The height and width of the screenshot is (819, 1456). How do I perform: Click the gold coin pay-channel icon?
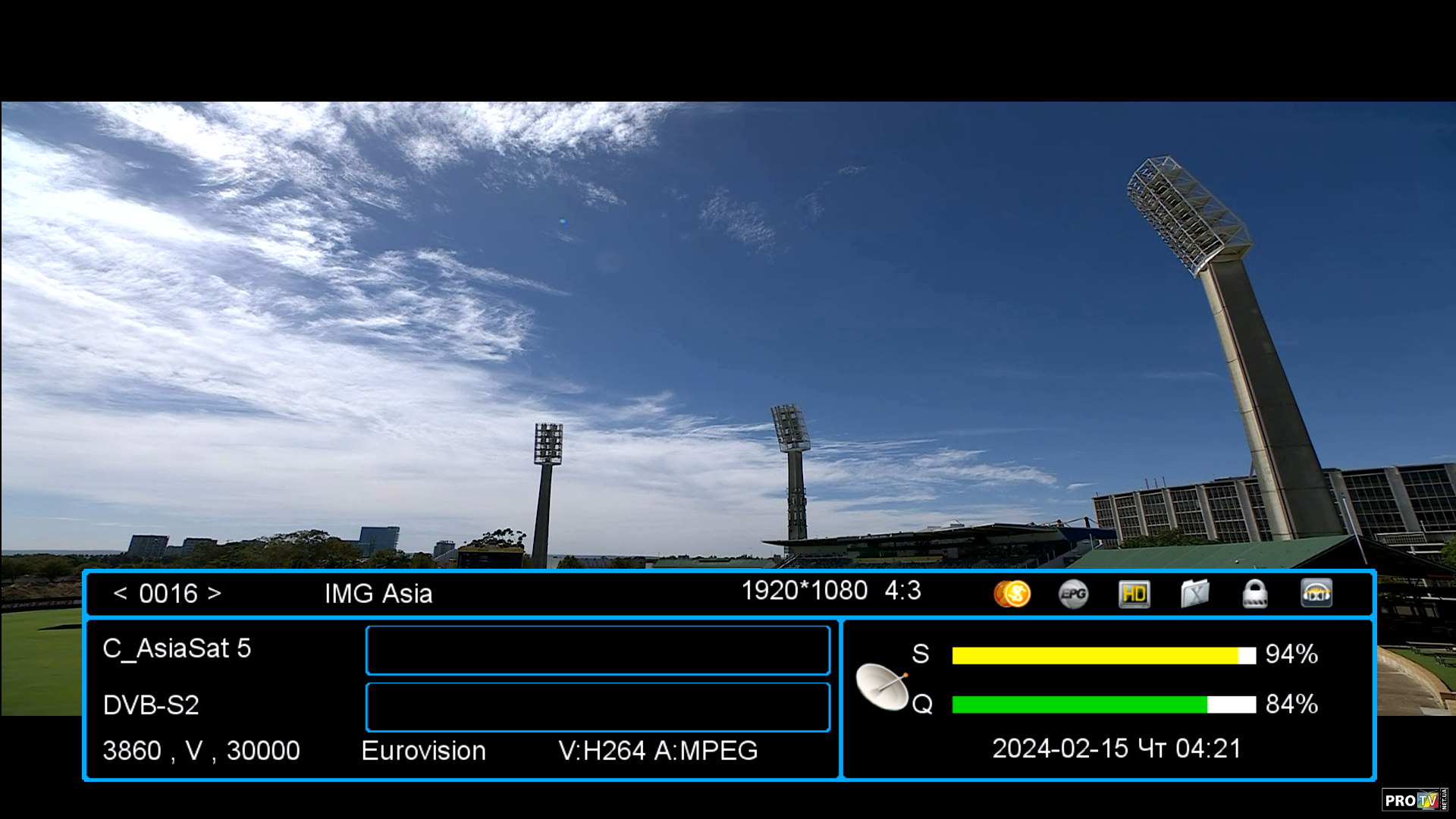(x=1012, y=594)
